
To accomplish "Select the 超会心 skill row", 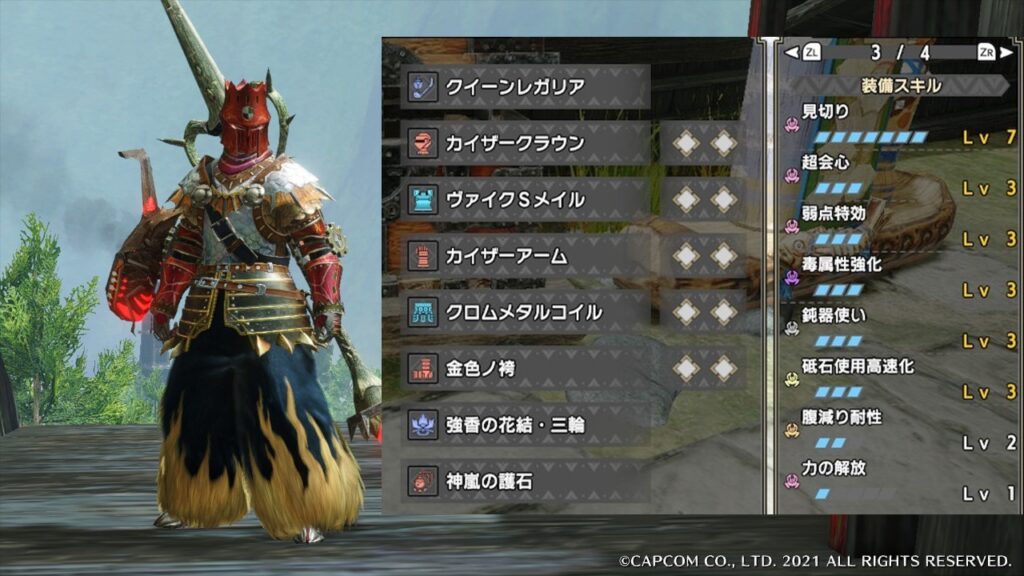I will coord(900,175).
